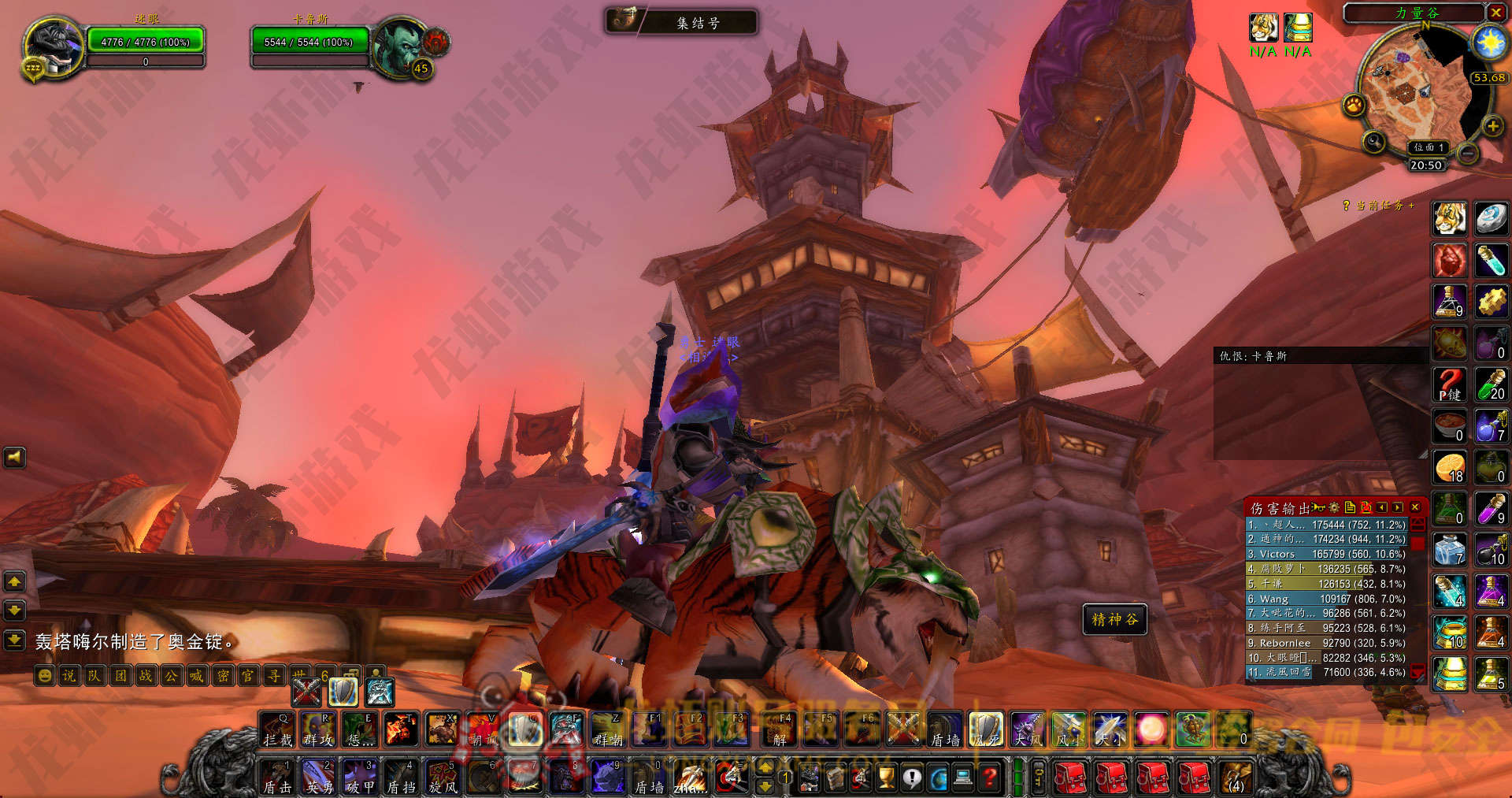Image resolution: width=1512 pixels, height=798 pixels.
Task: Click the day-night sun indicator by the minimap
Action: pos(1489,42)
